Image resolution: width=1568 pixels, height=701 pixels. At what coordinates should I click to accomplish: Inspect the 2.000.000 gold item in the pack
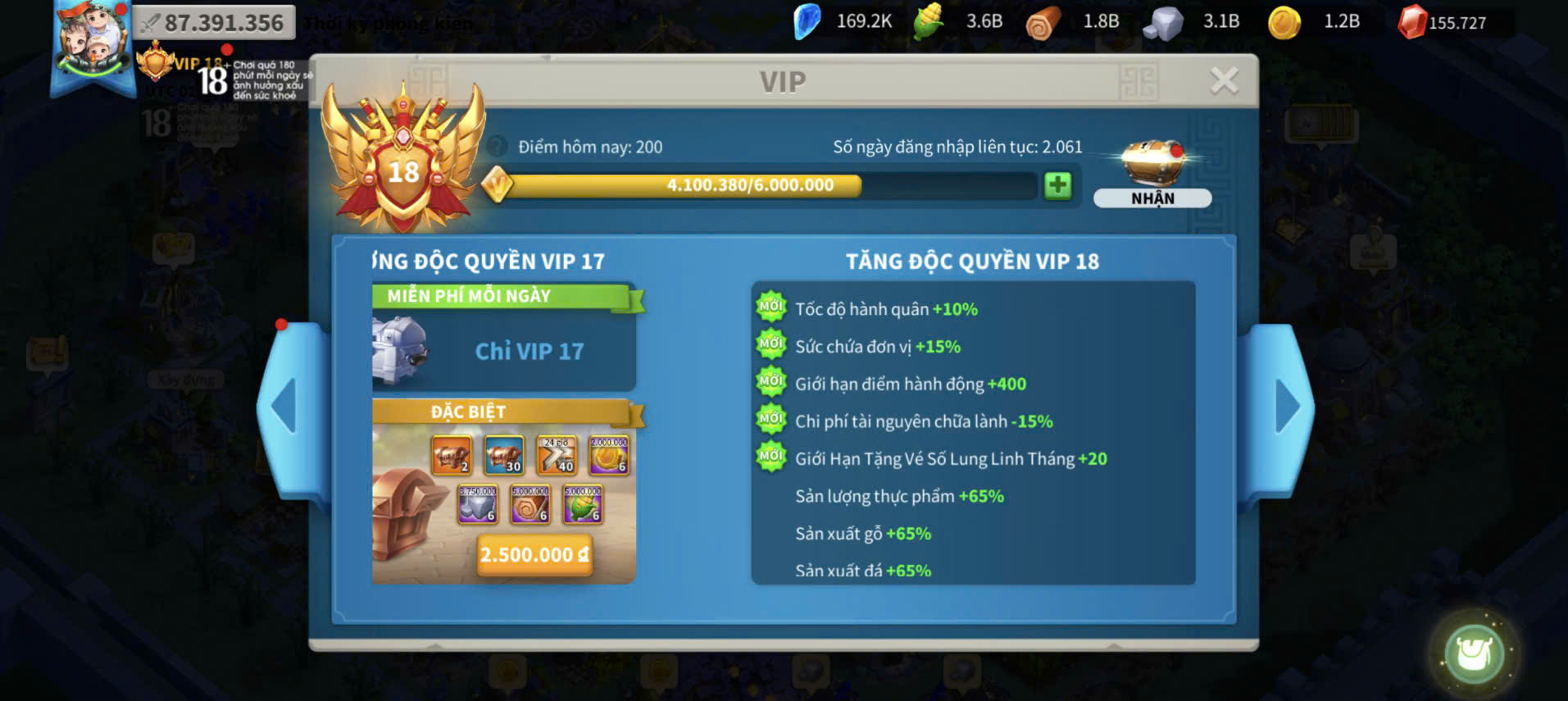coord(609,455)
